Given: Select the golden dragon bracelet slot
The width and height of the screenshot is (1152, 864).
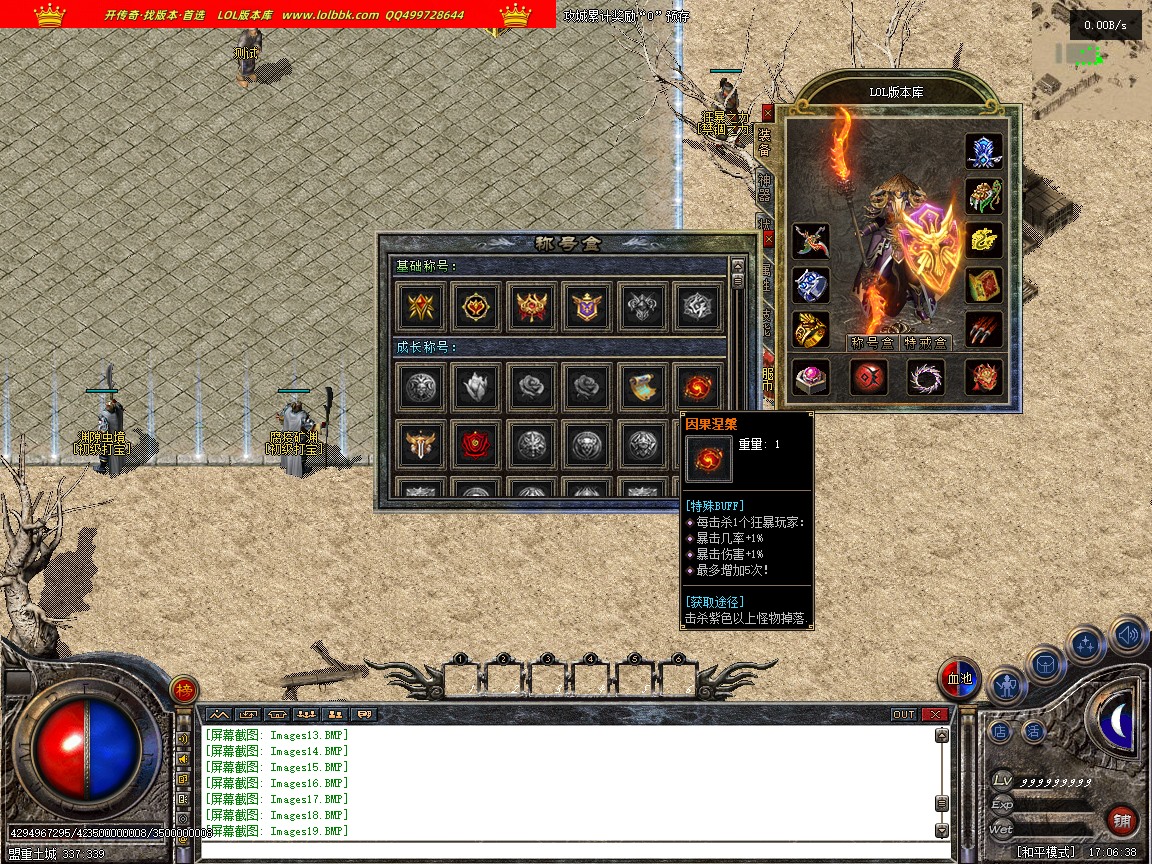Looking at the screenshot, I should (x=984, y=239).
